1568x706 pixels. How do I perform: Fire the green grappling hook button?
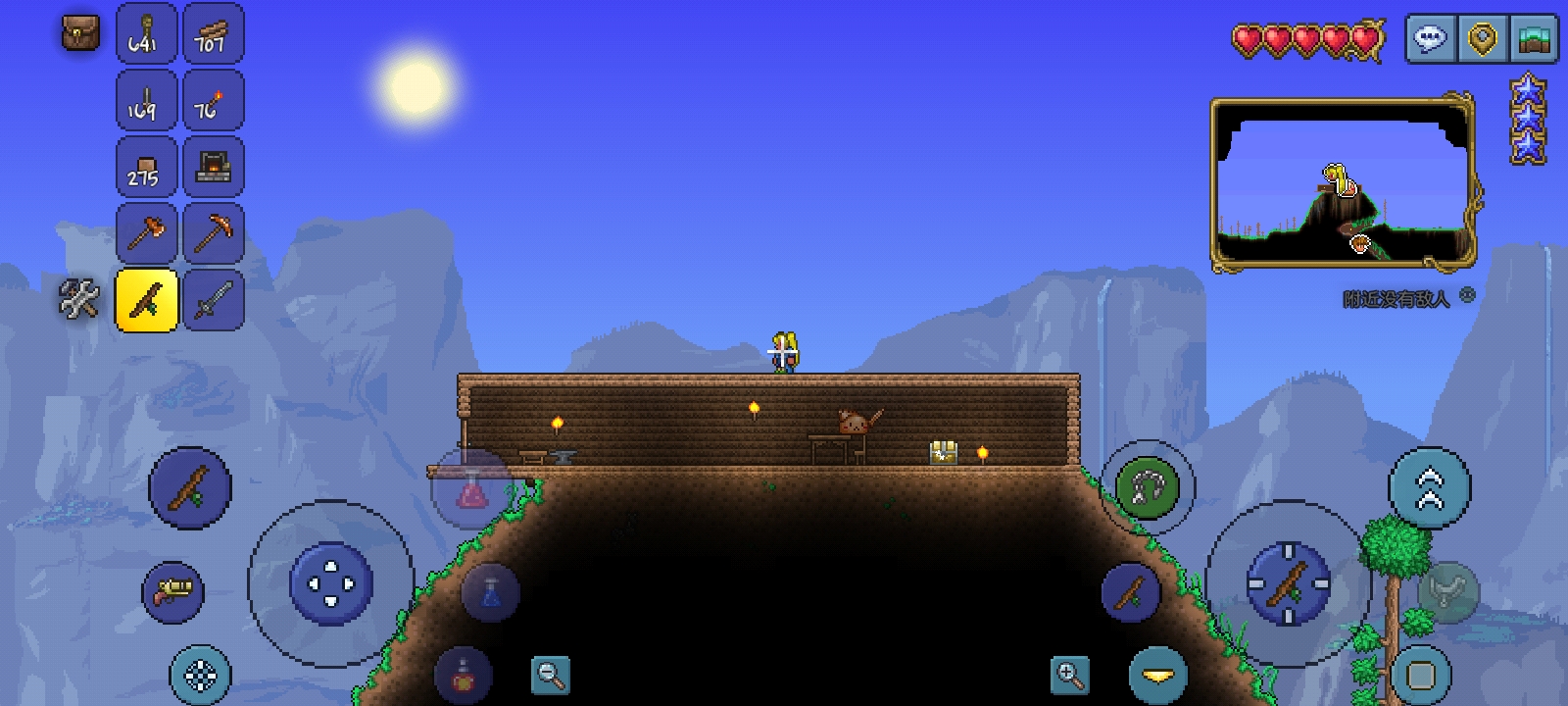coord(1148,487)
